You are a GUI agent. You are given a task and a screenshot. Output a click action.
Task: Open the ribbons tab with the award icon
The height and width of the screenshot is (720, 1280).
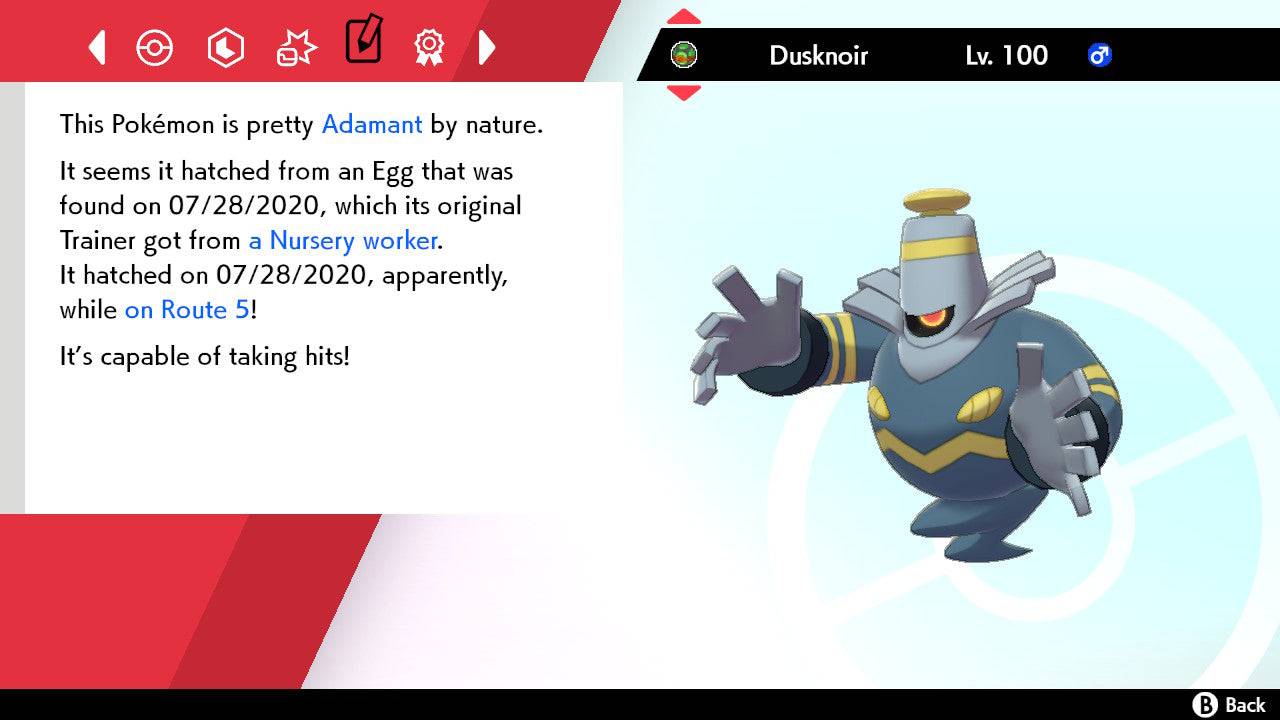point(430,47)
